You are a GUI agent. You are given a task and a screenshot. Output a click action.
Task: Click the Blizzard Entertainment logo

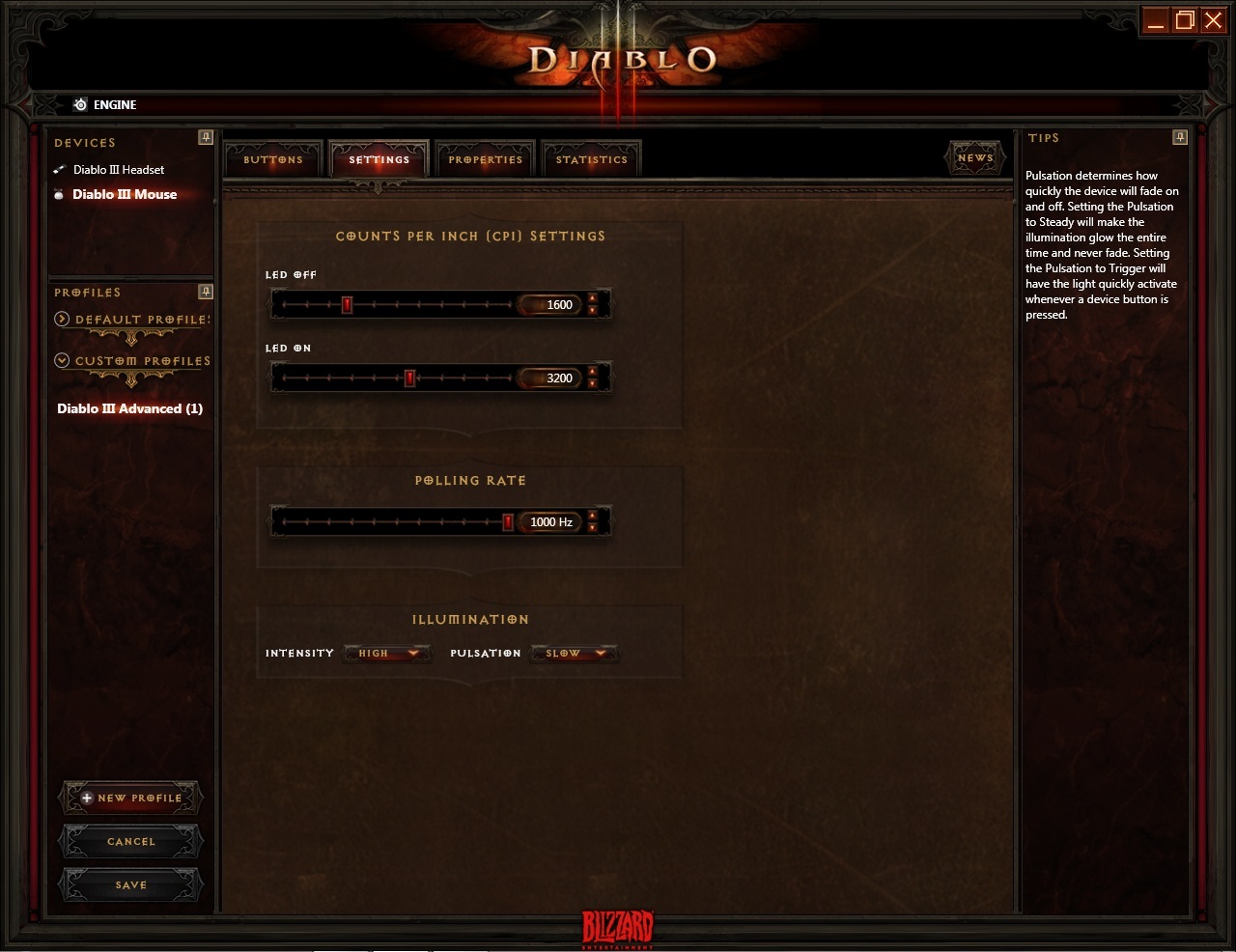pyautogui.click(x=618, y=929)
